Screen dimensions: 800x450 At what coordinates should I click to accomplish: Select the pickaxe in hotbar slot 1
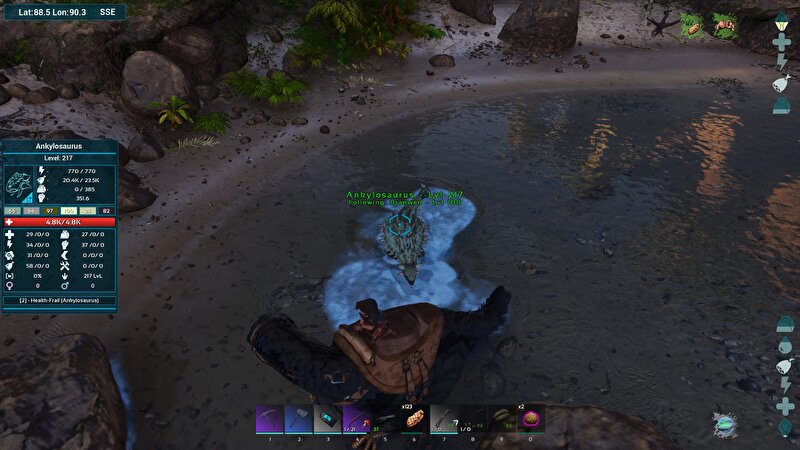click(270, 418)
